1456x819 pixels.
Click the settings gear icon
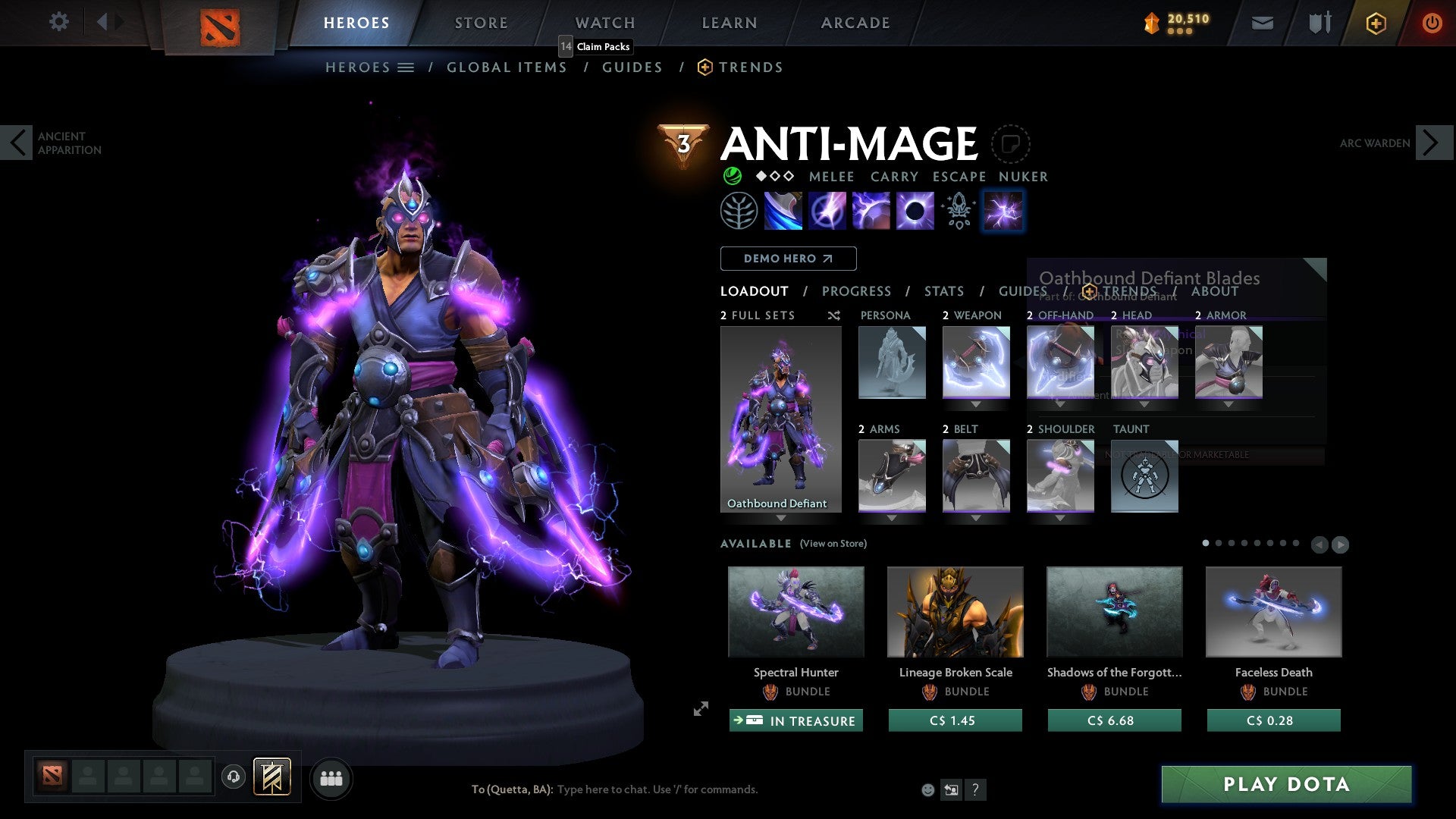[x=58, y=22]
